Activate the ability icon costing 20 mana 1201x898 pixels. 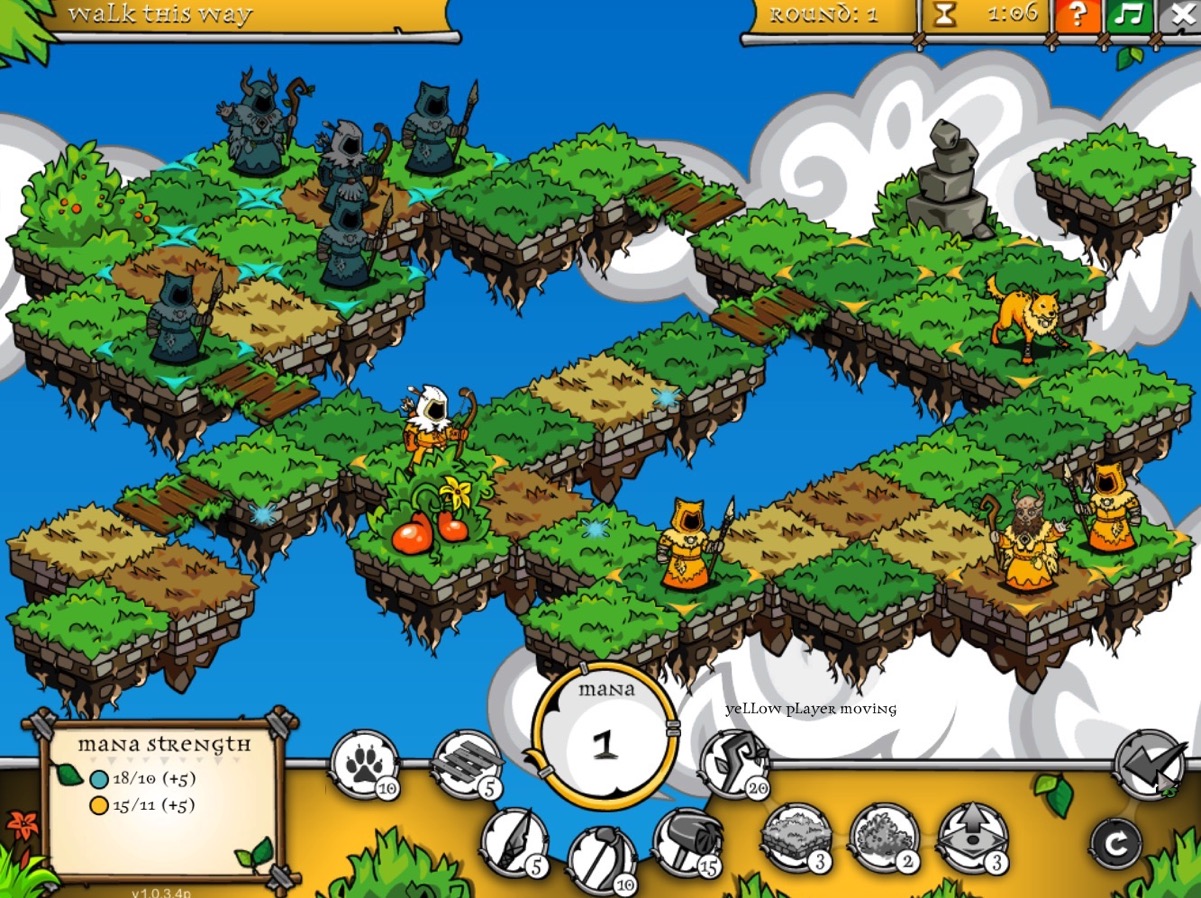coord(734,764)
